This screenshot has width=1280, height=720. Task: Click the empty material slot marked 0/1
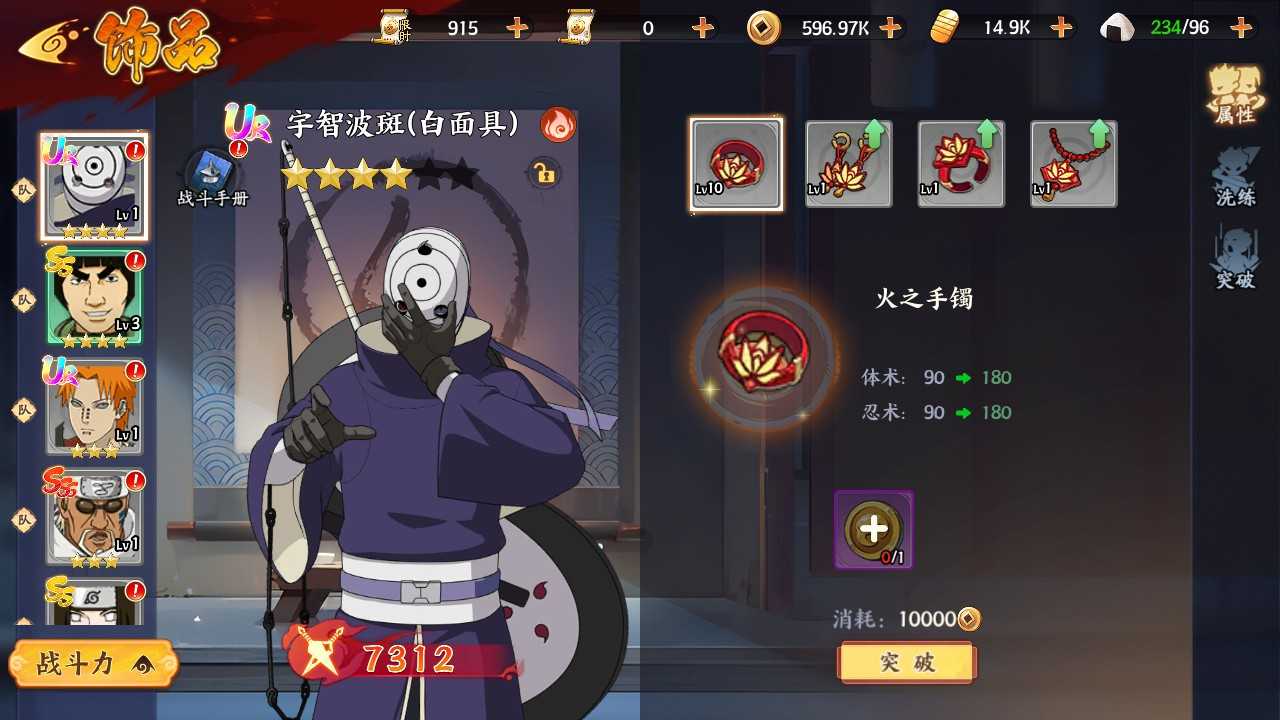tap(872, 527)
